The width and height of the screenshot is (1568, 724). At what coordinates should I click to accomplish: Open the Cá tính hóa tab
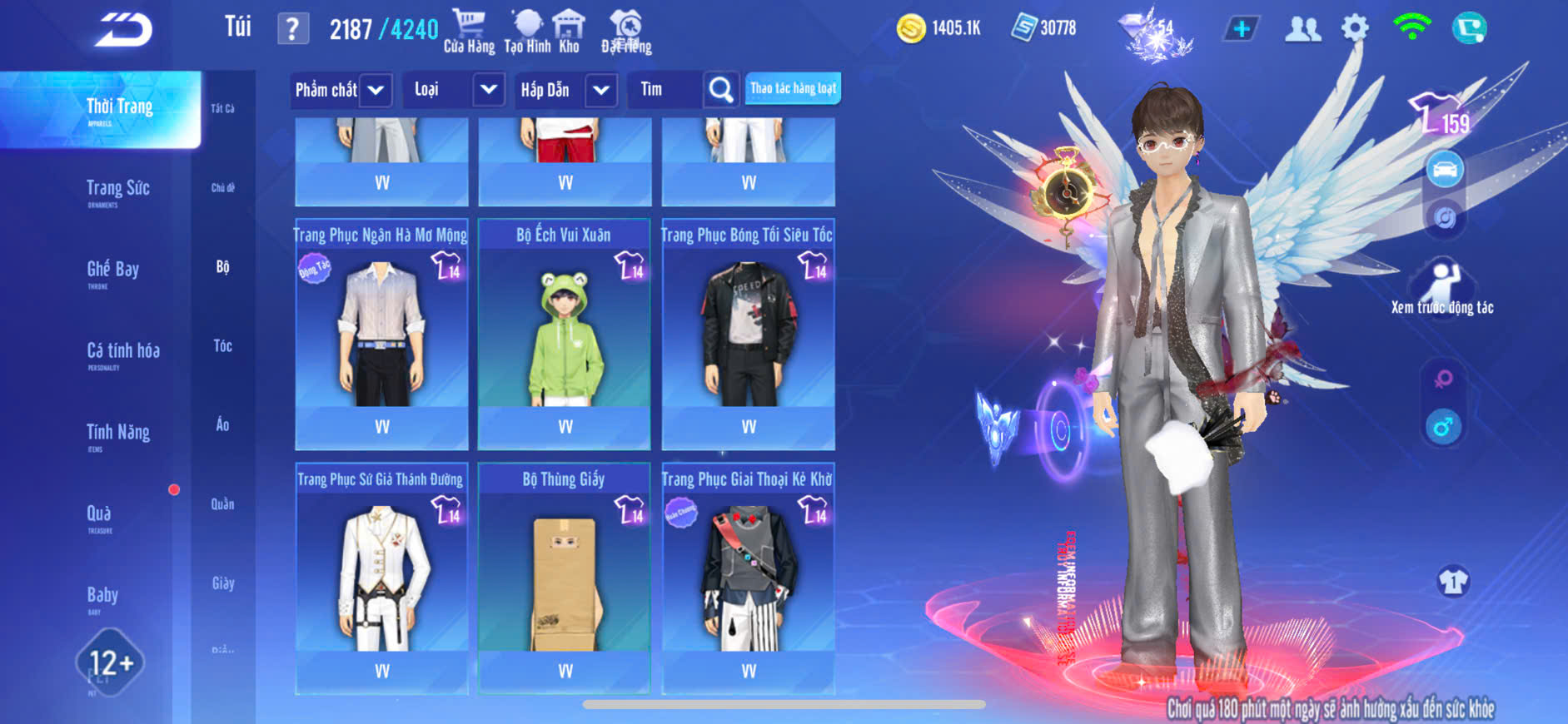click(x=123, y=352)
